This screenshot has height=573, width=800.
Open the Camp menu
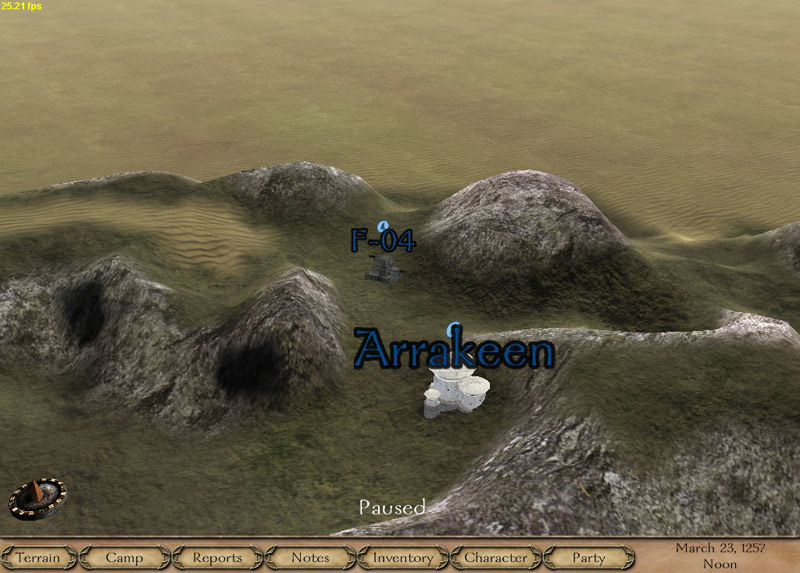pyautogui.click(x=124, y=557)
